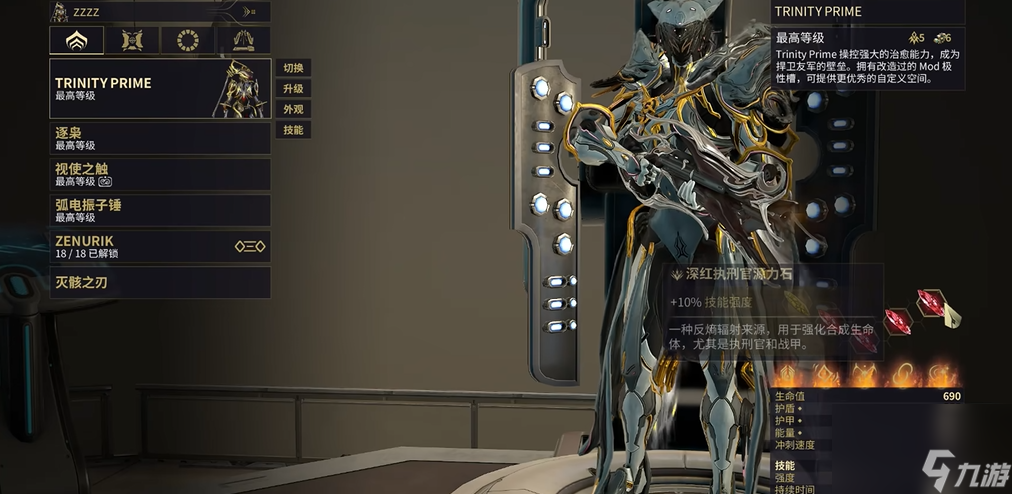Choose the 视使之触 weapon row

pyautogui.click(x=160, y=175)
